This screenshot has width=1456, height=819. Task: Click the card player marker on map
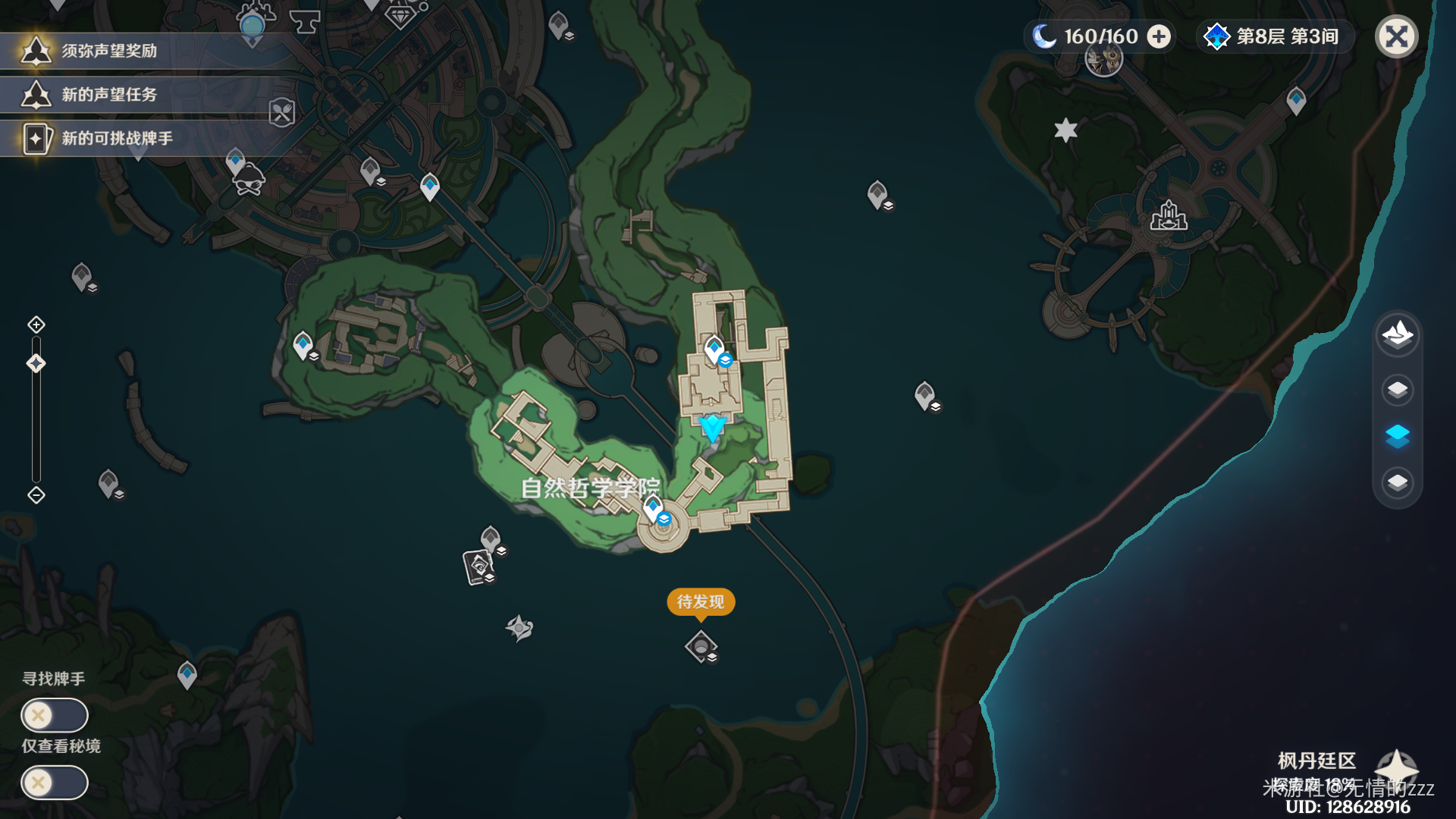(479, 566)
